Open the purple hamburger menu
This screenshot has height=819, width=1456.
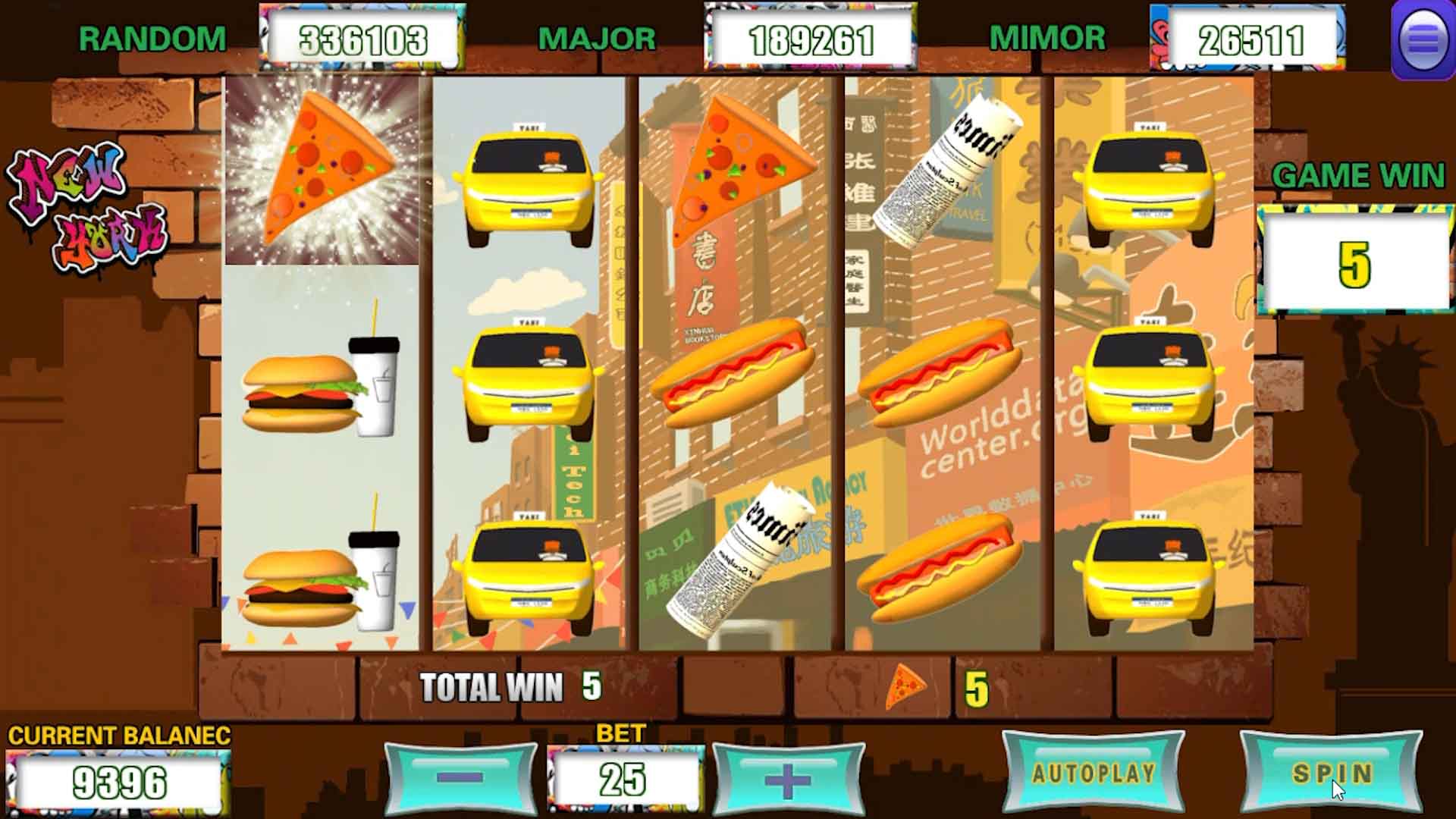click(x=1422, y=39)
